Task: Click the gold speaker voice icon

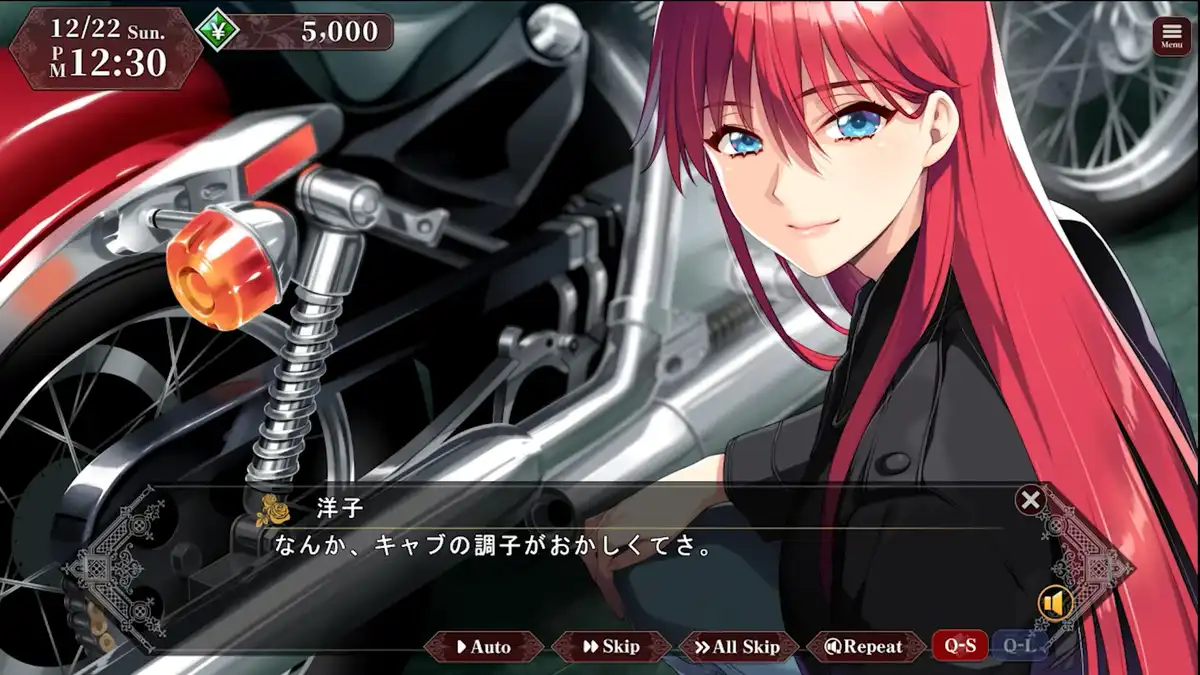Action: tap(1054, 603)
